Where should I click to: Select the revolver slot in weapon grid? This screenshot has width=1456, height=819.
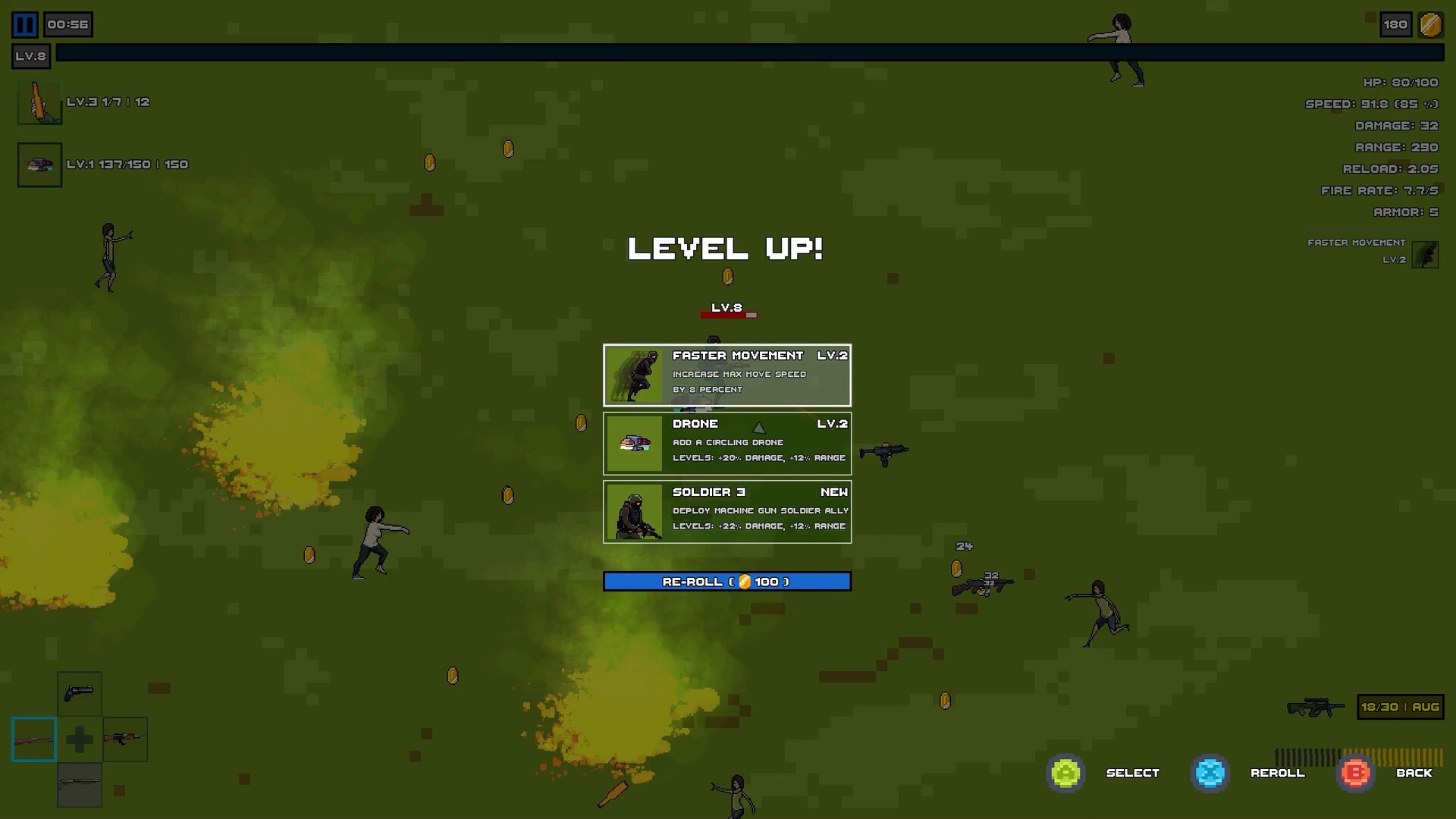(81, 694)
